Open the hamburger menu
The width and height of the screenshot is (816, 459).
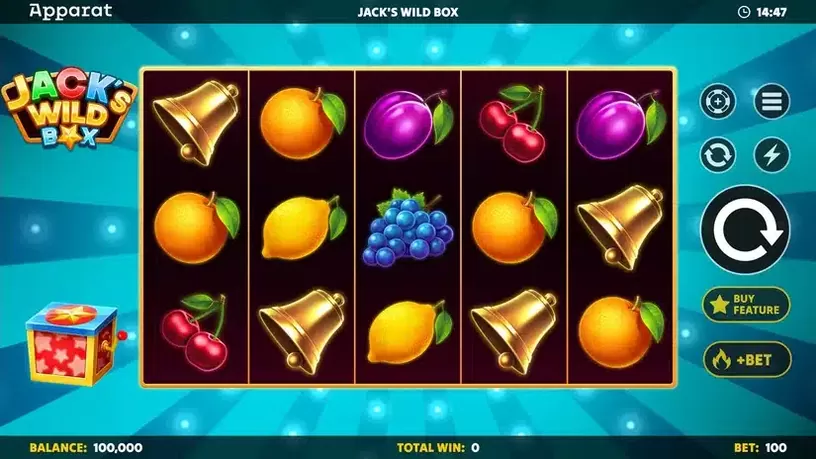click(x=771, y=101)
